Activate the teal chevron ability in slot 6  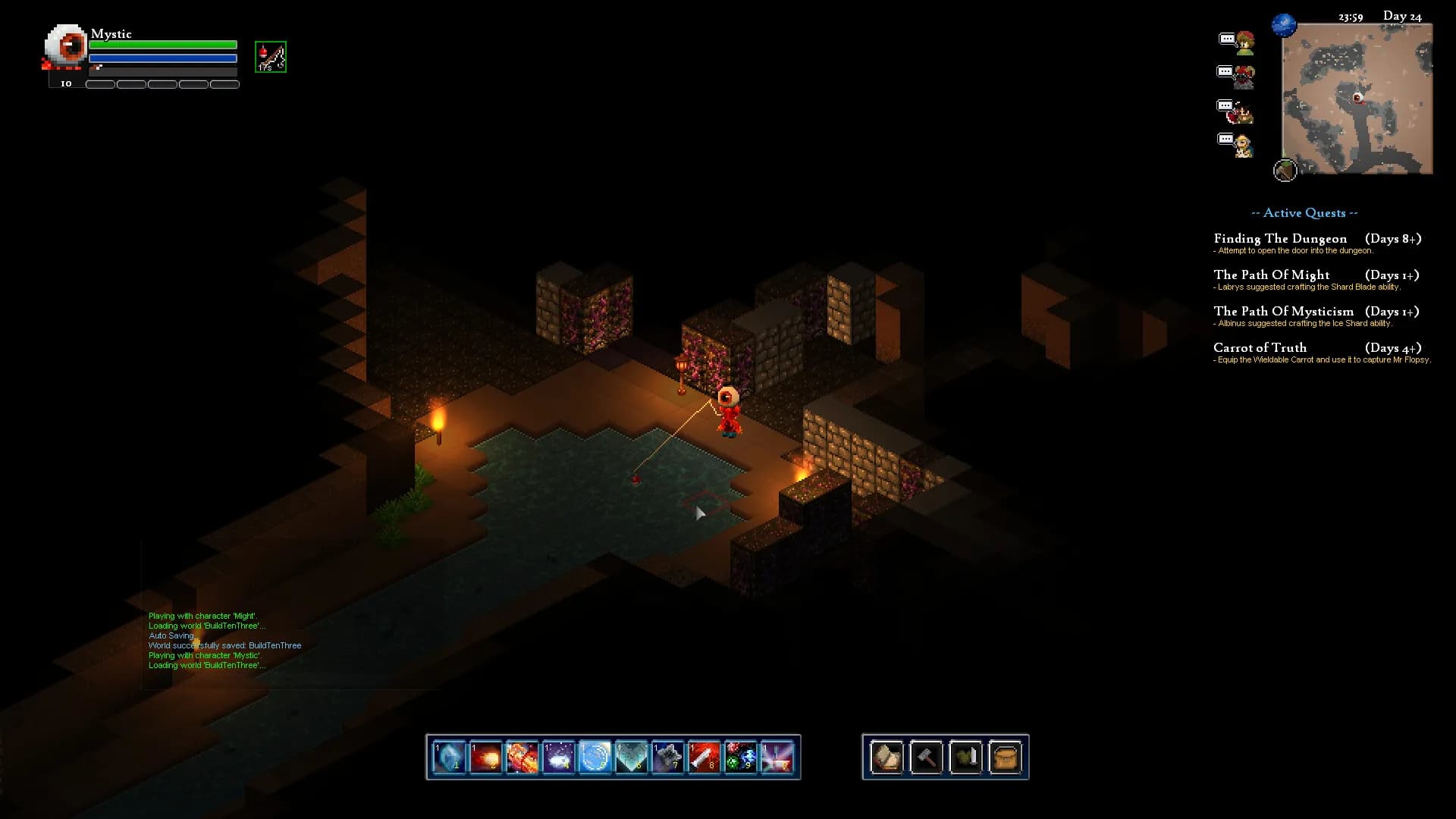point(631,757)
